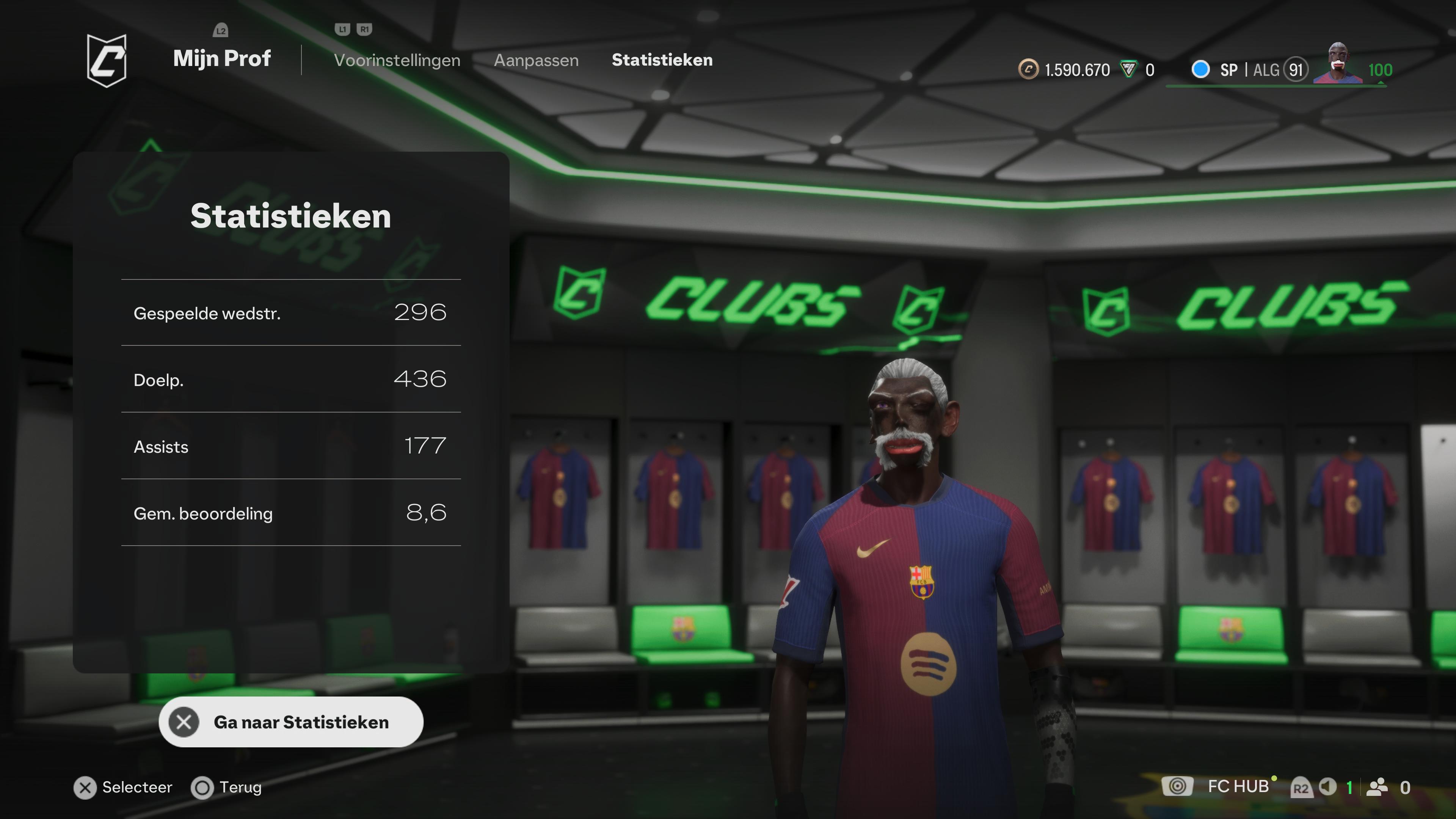This screenshot has height=819, width=1456.
Task: Open the FC HUB shortcut
Action: coord(1237,786)
